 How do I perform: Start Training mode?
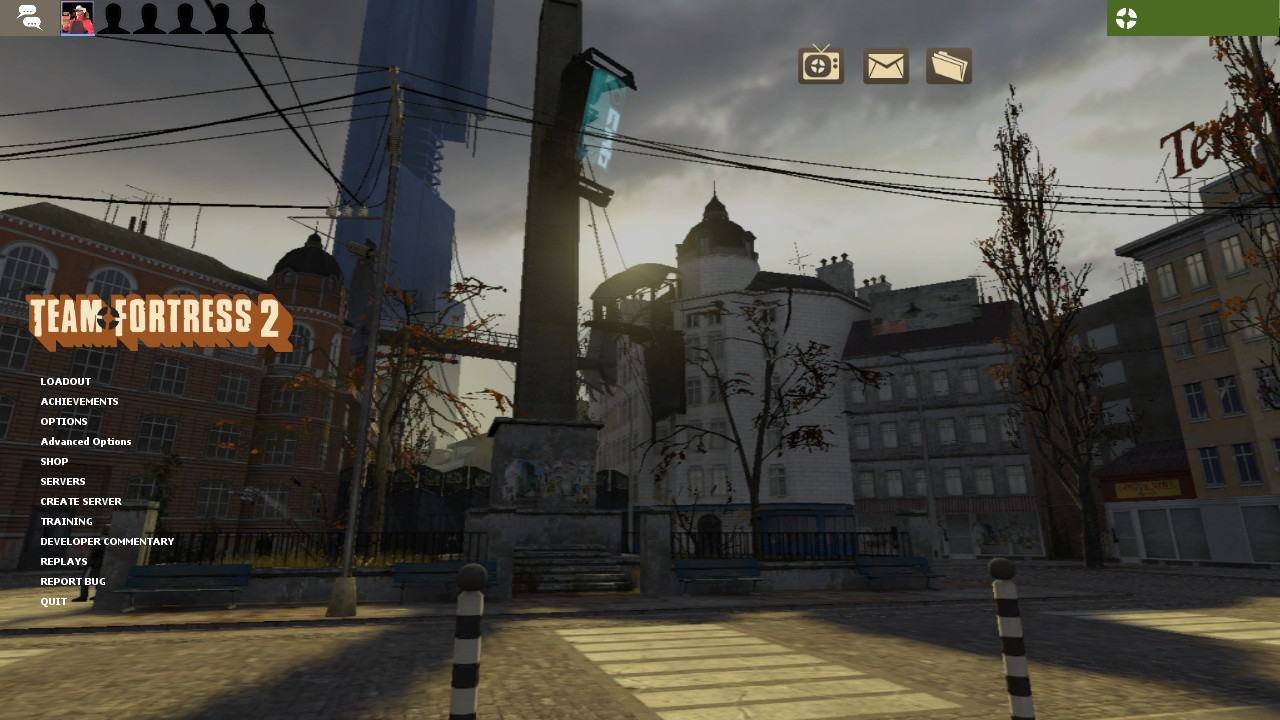66,521
